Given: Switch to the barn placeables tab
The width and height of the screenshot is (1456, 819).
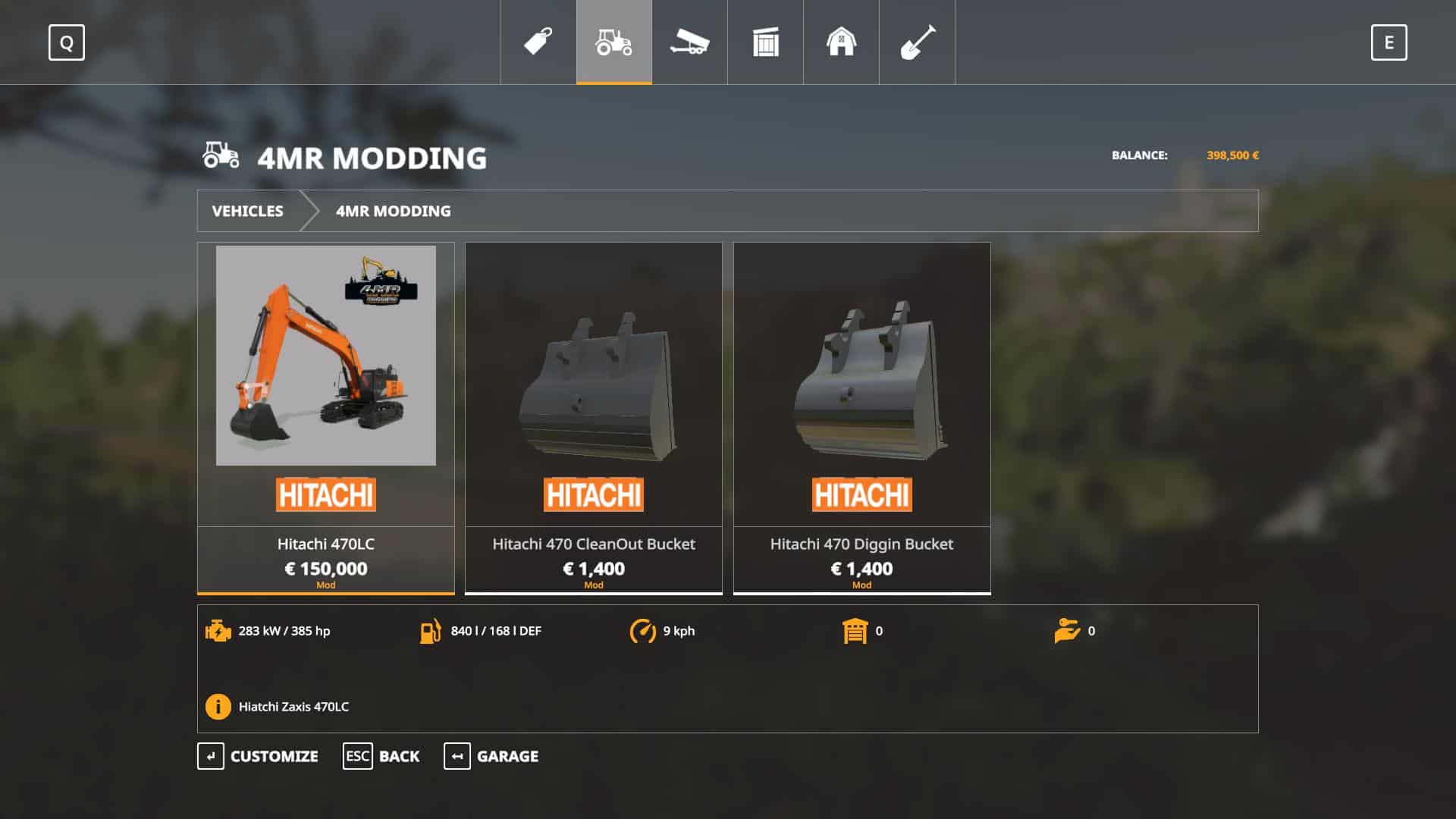Looking at the screenshot, I should tap(841, 42).
